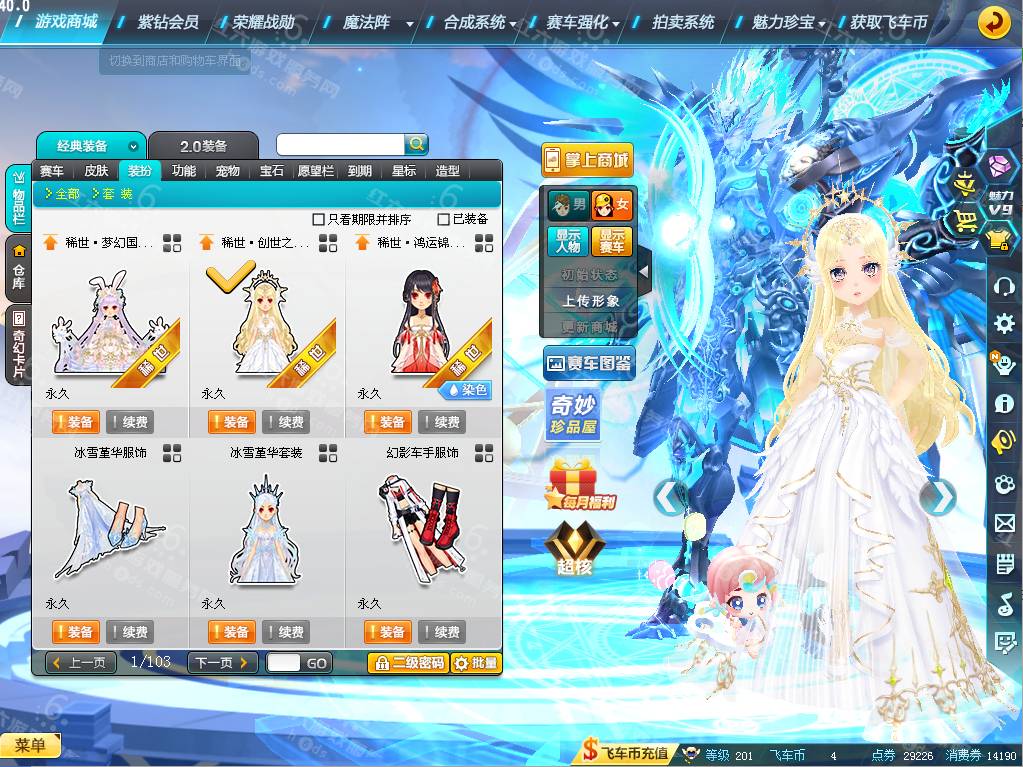Open the 紫钻会员 menu

click(167, 22)
